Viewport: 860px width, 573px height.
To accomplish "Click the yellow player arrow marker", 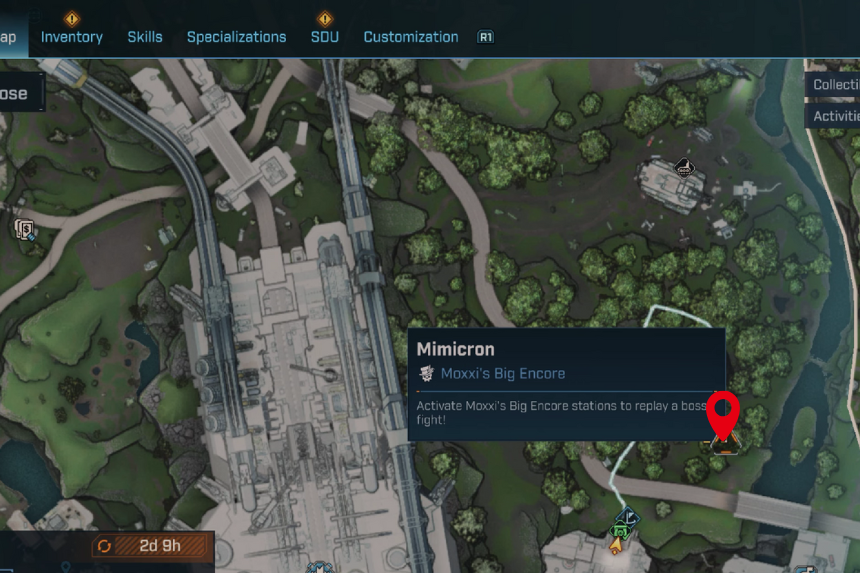I will (616, 547).
